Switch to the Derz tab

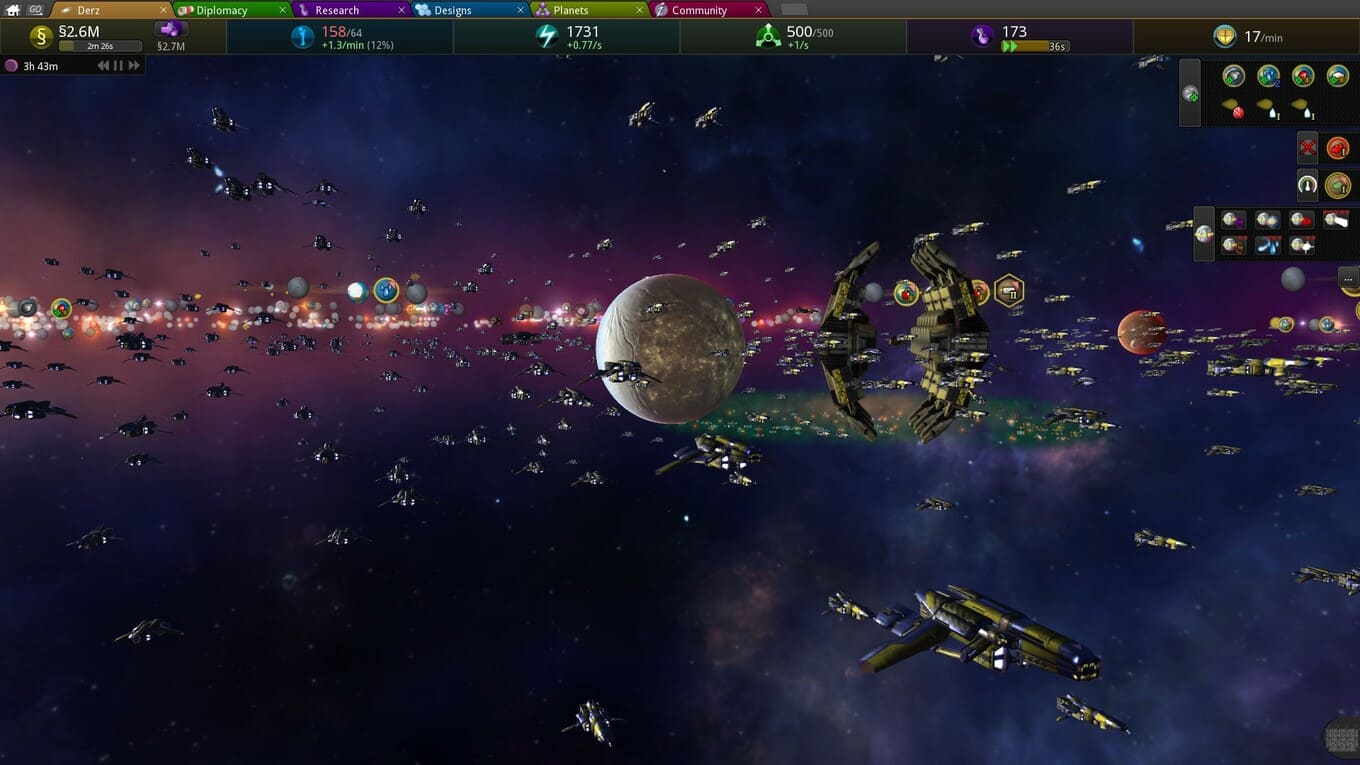[x=89, y=10]
